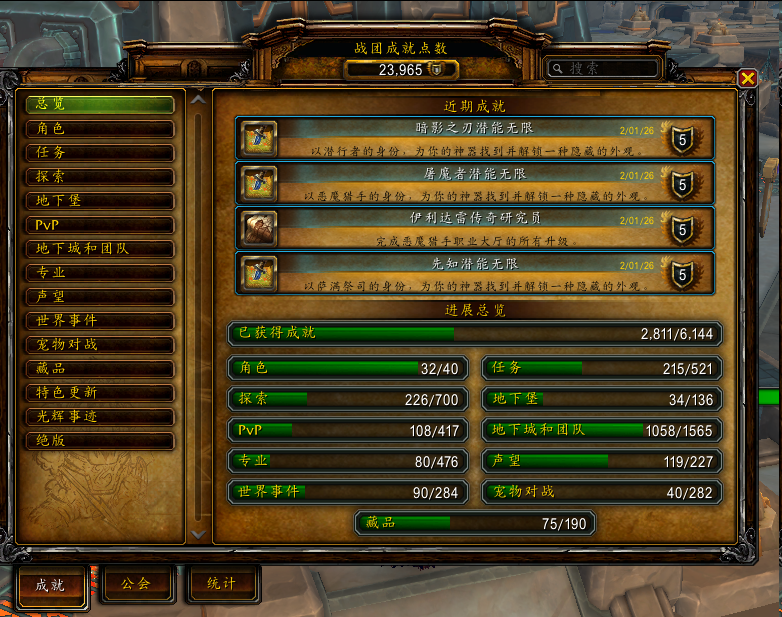The height and width of the screenshot is (617, 782).
Task: Choose the 探索 category
Action: 100,177
